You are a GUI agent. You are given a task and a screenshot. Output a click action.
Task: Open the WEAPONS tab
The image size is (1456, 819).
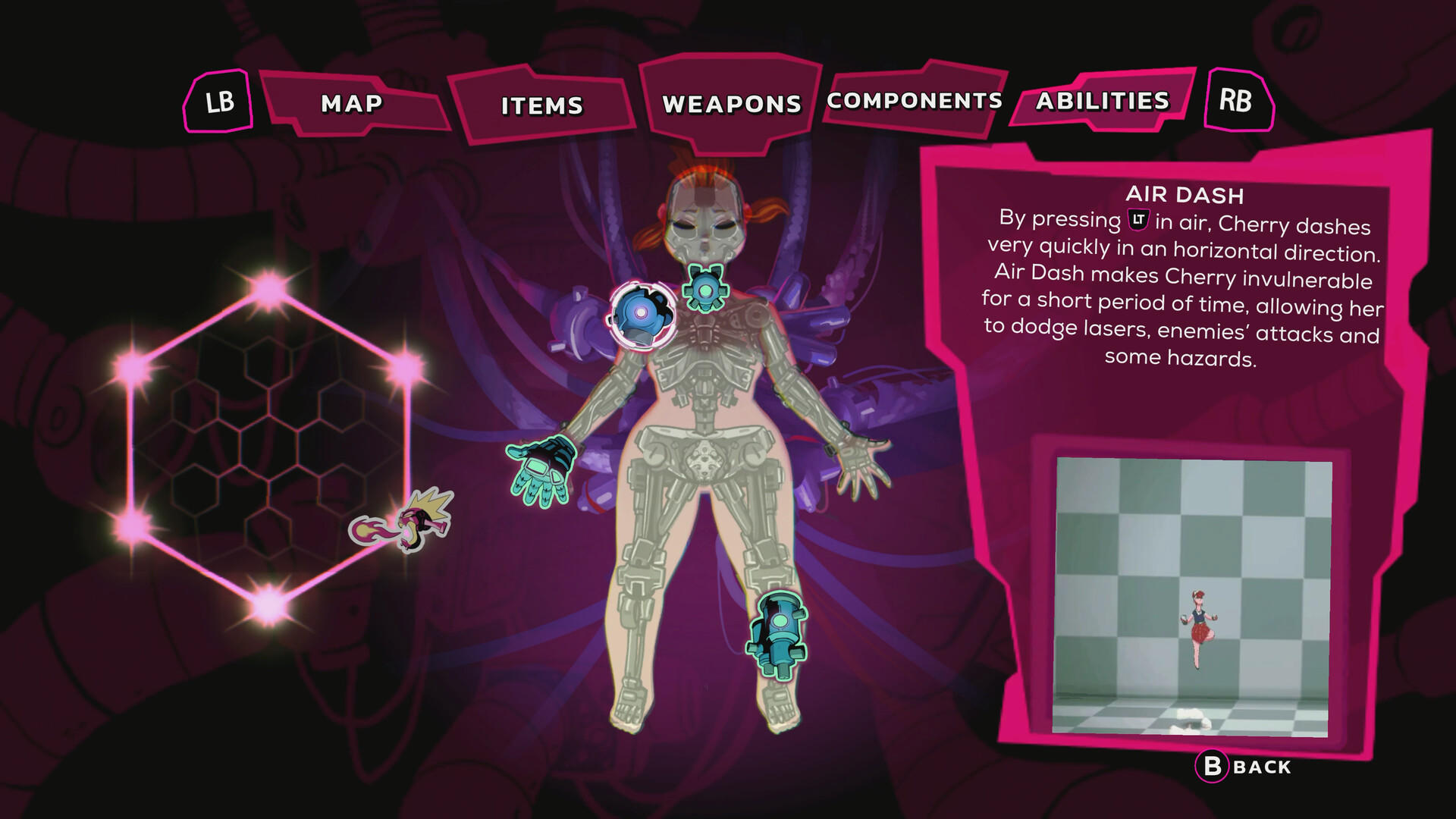tap(730, 102)
